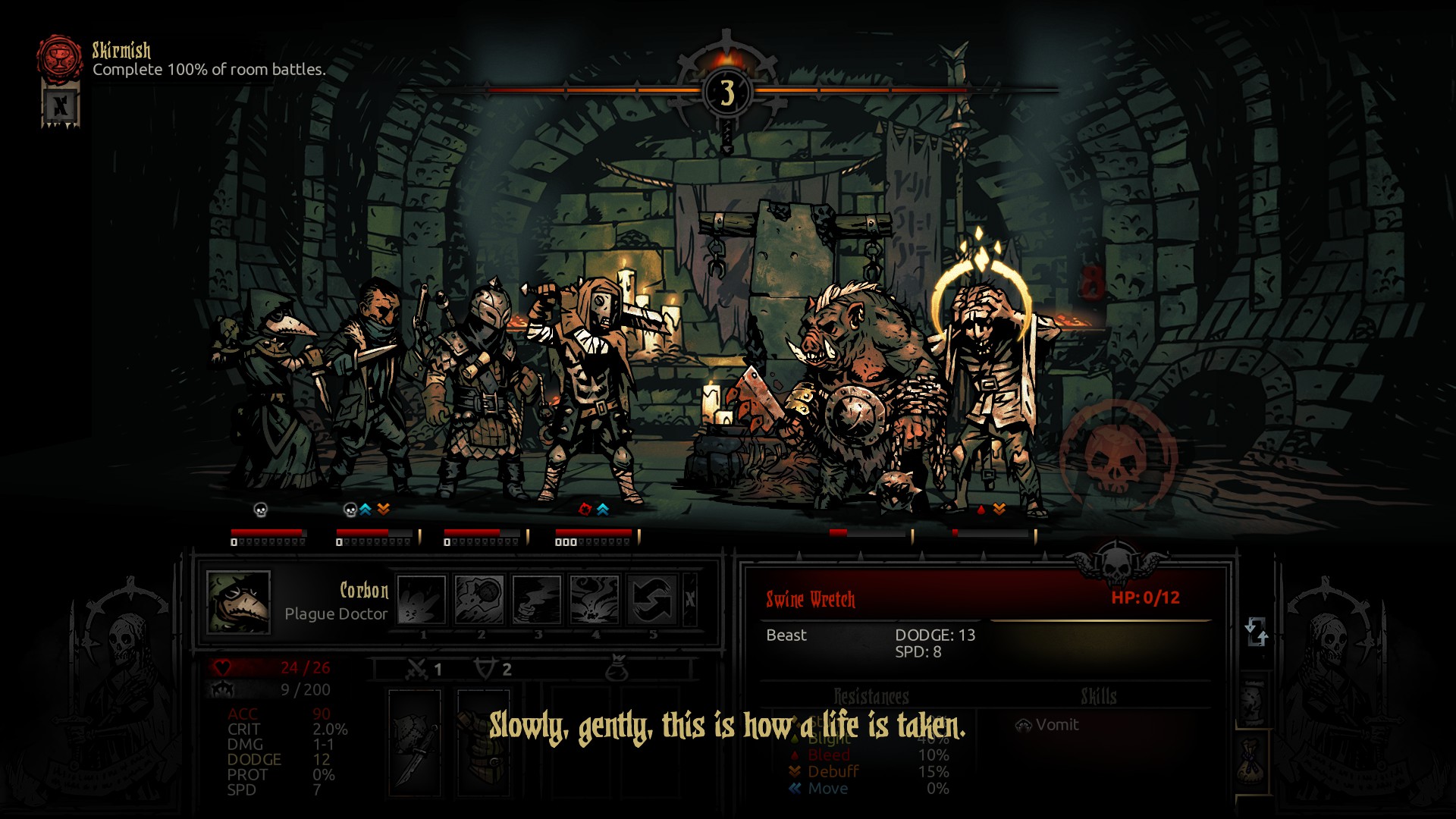Select the green striped armor slot

click(x=483, y=742)
